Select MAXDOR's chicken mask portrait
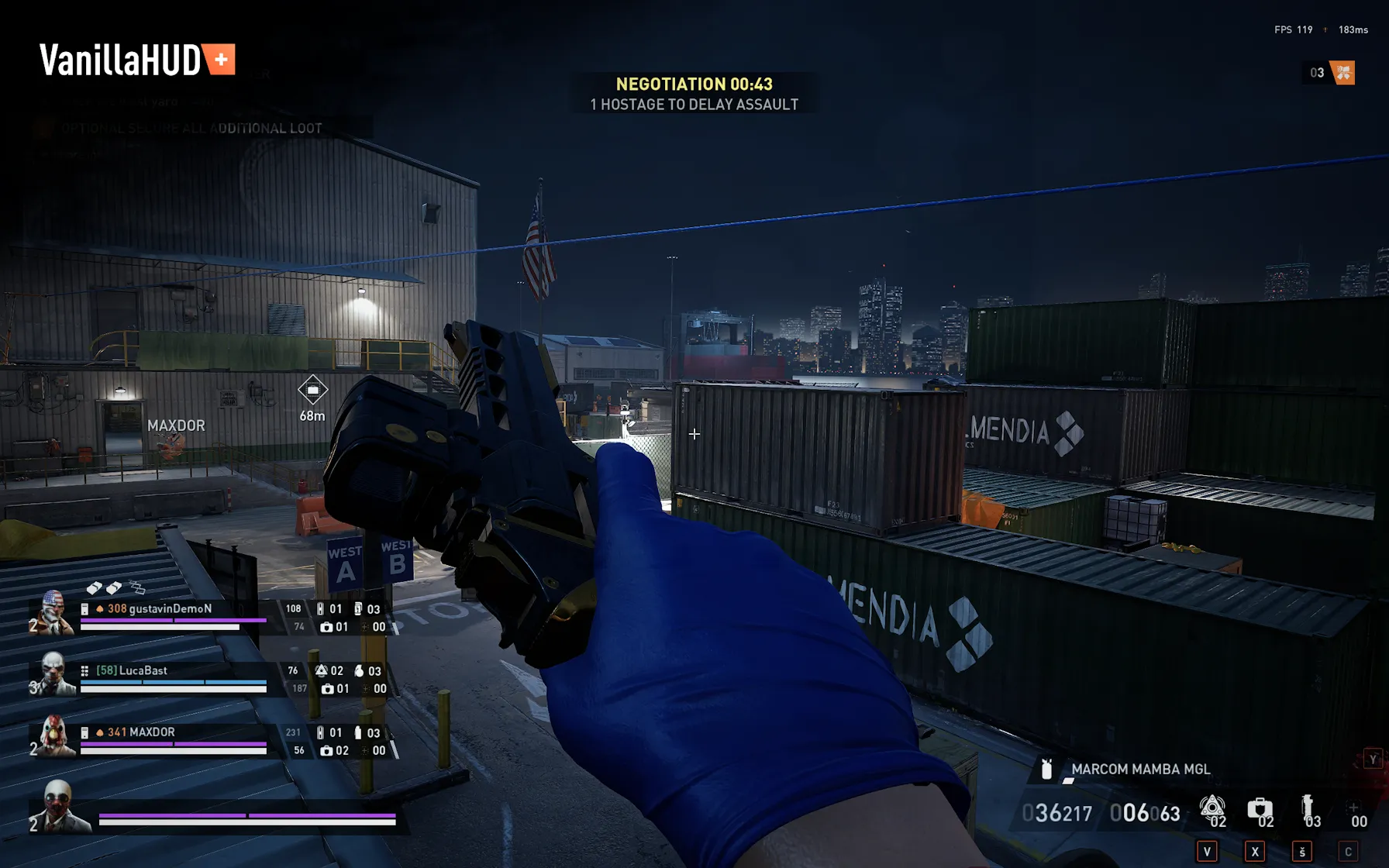The height and width of the screenshot is (868, 1389). (53, 735)
